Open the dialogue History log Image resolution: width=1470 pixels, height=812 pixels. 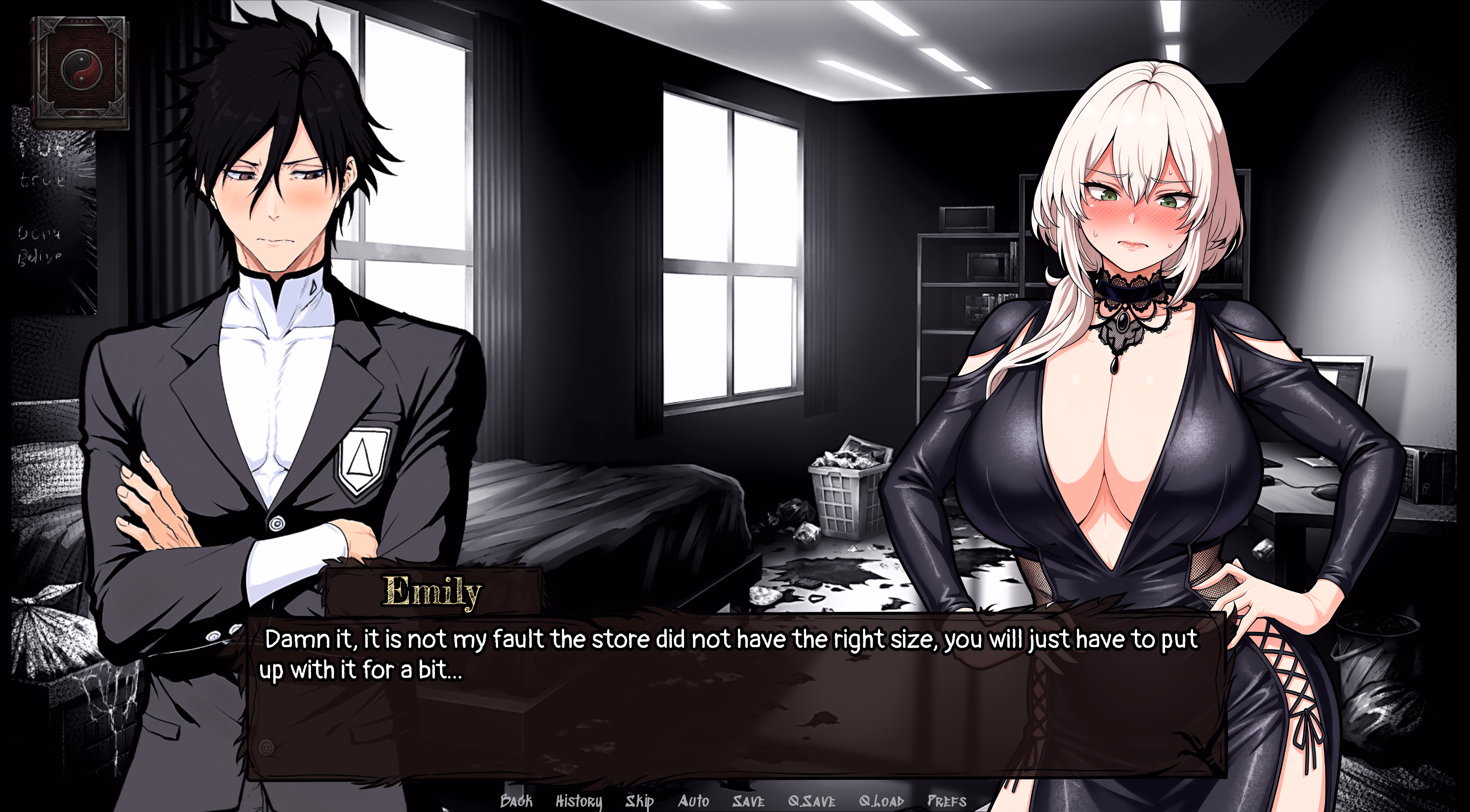(579, 801)
